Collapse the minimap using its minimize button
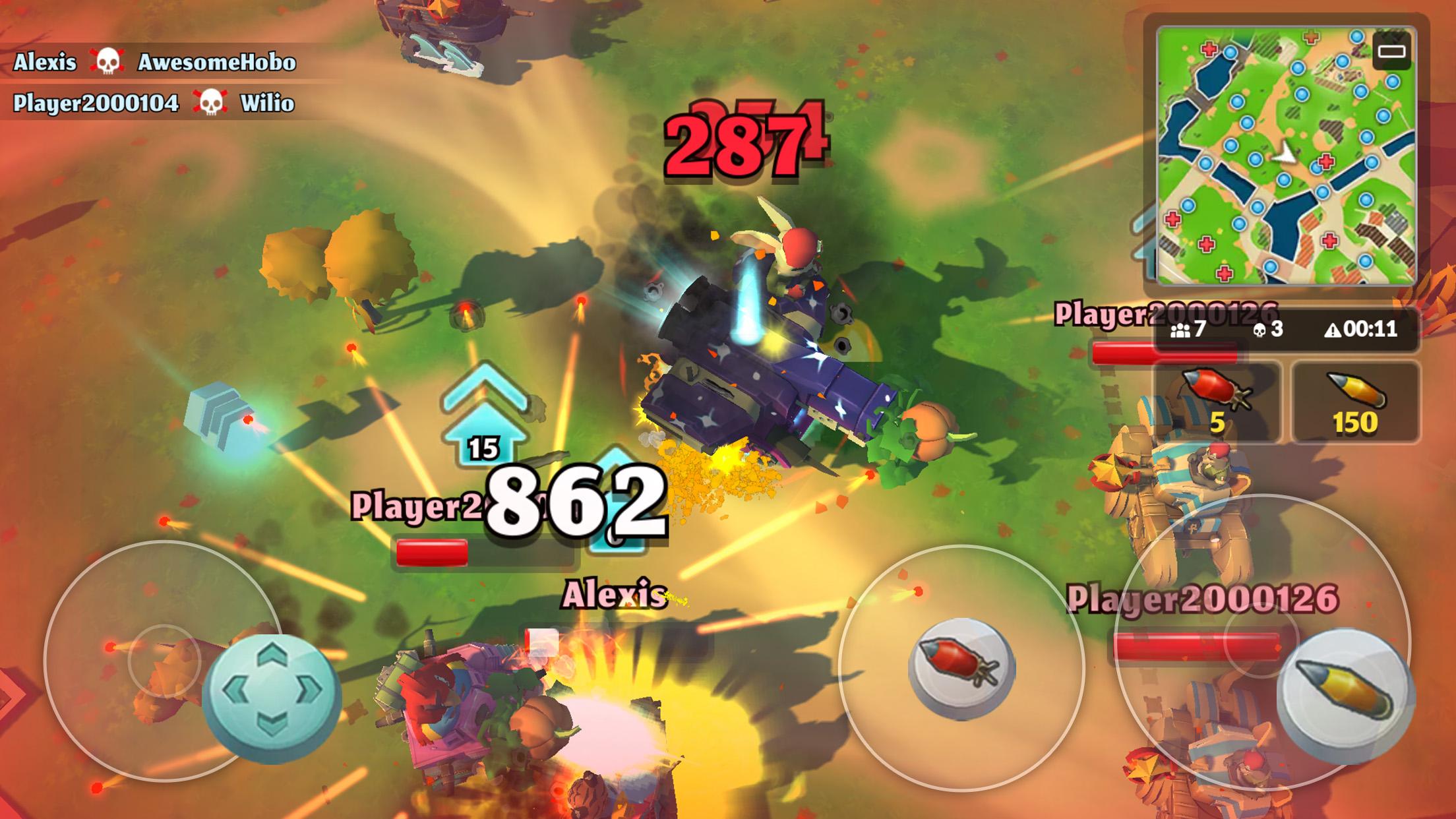 (x=1391, y=51)
